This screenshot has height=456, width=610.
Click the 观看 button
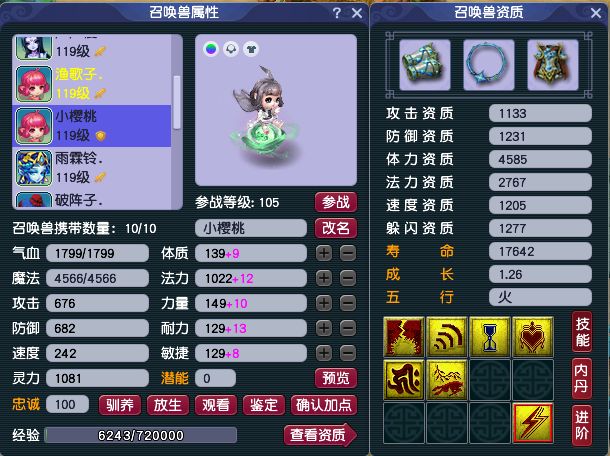215,405
